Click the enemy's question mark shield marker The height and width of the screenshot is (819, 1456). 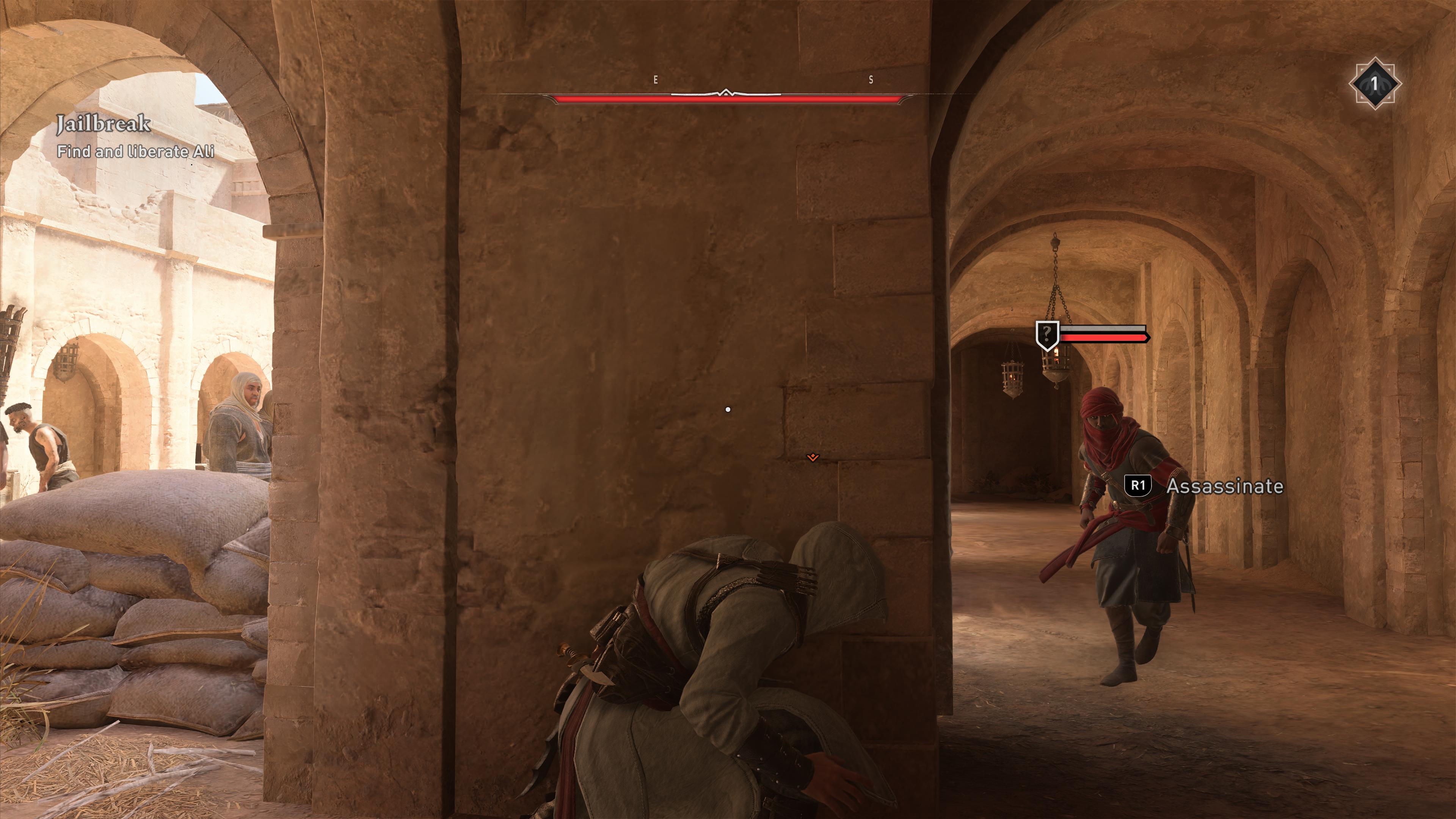[x=1047, y=334]
